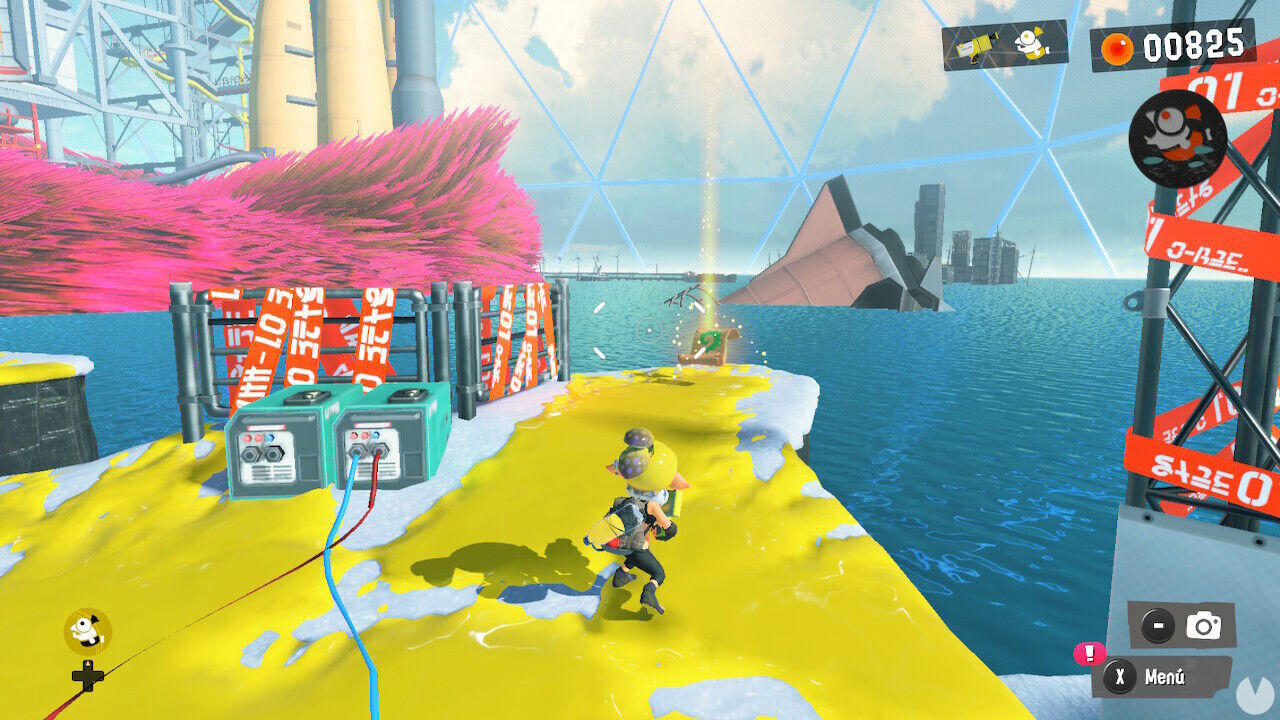Click the weapon loadout panel top-left
Image resolution: width=1280 pixels, height=720 pixels.
click(x=1000, y=46)
